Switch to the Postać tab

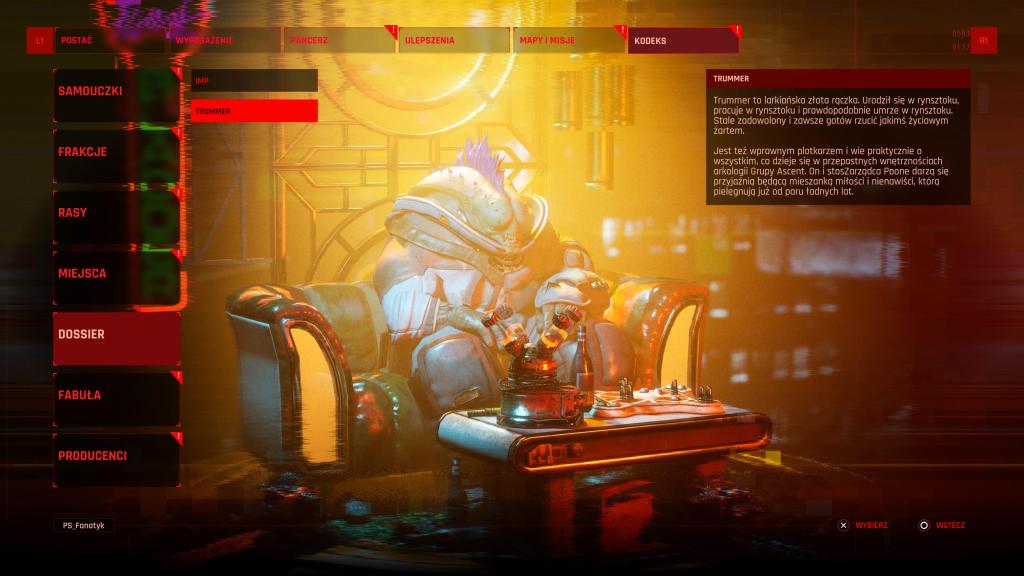(109, 40)
